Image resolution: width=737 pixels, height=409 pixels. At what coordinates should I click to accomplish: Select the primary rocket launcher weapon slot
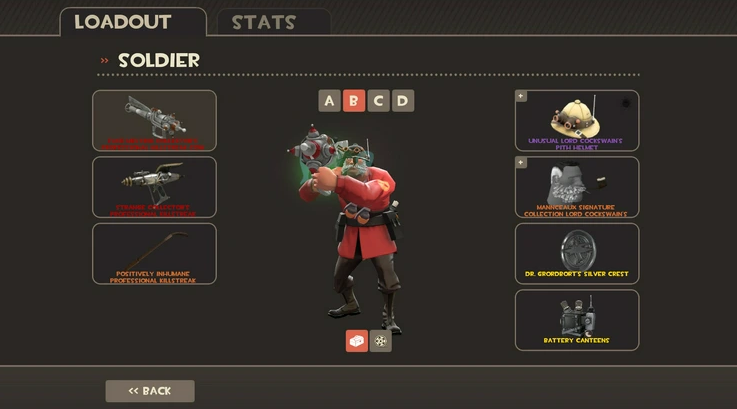click(154, 120)
